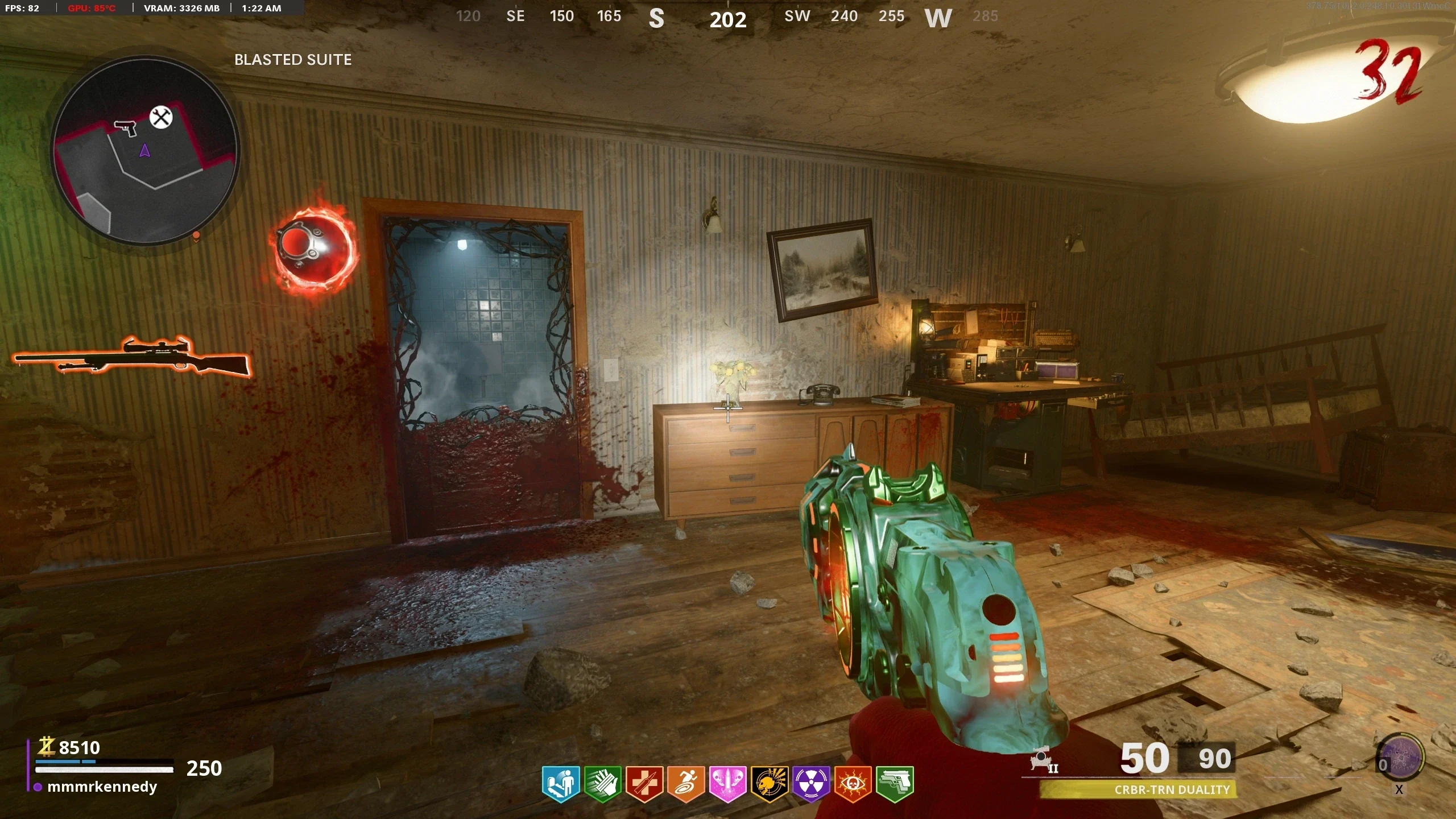Click the purple radiation symbol perk
1456x819 pixels.
pos(811,784)
